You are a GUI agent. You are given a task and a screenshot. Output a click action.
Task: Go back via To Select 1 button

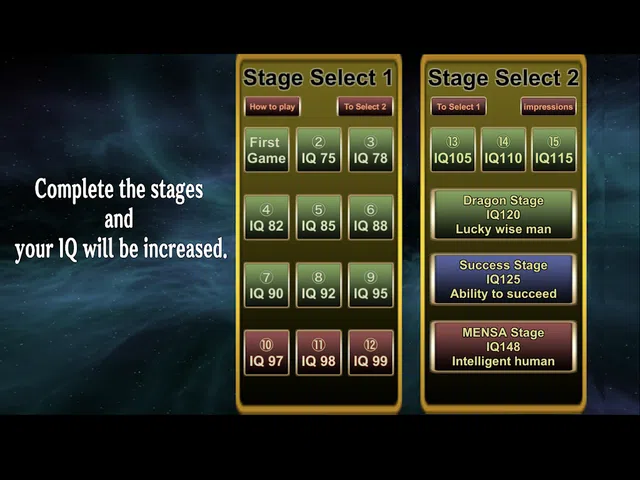(x=458, y=106)
